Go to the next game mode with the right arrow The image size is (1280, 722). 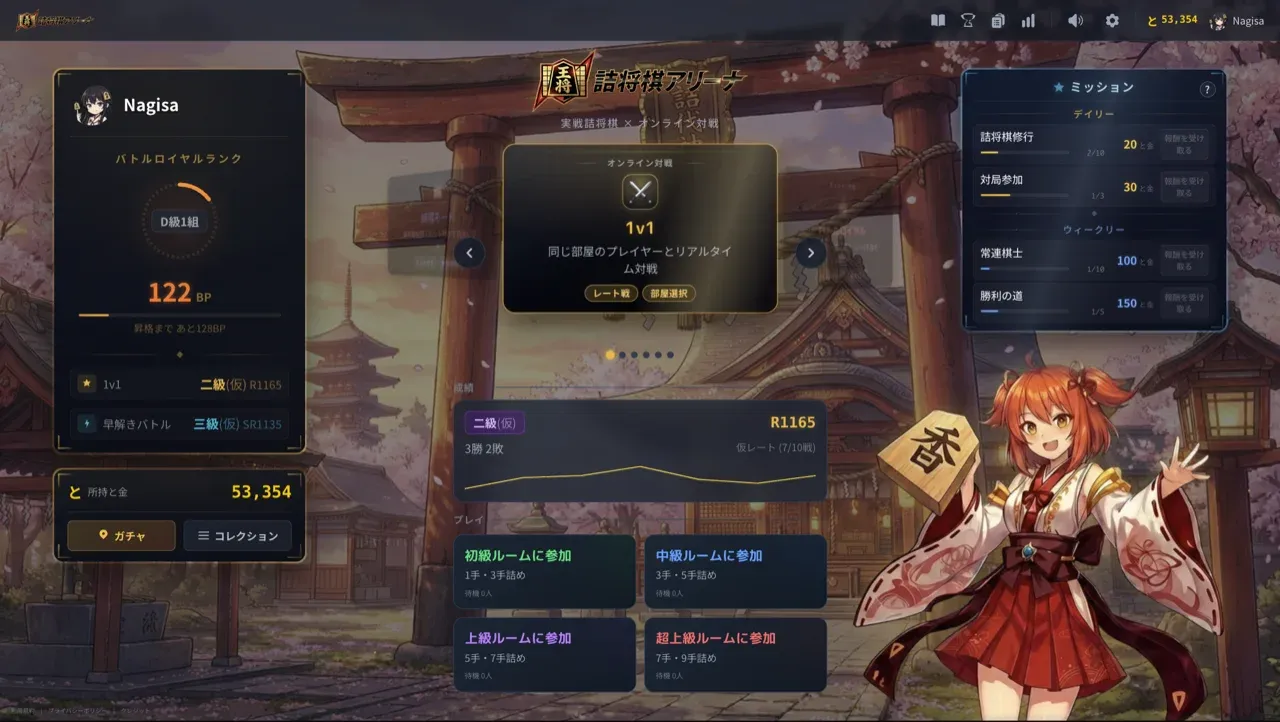point(811,253)
